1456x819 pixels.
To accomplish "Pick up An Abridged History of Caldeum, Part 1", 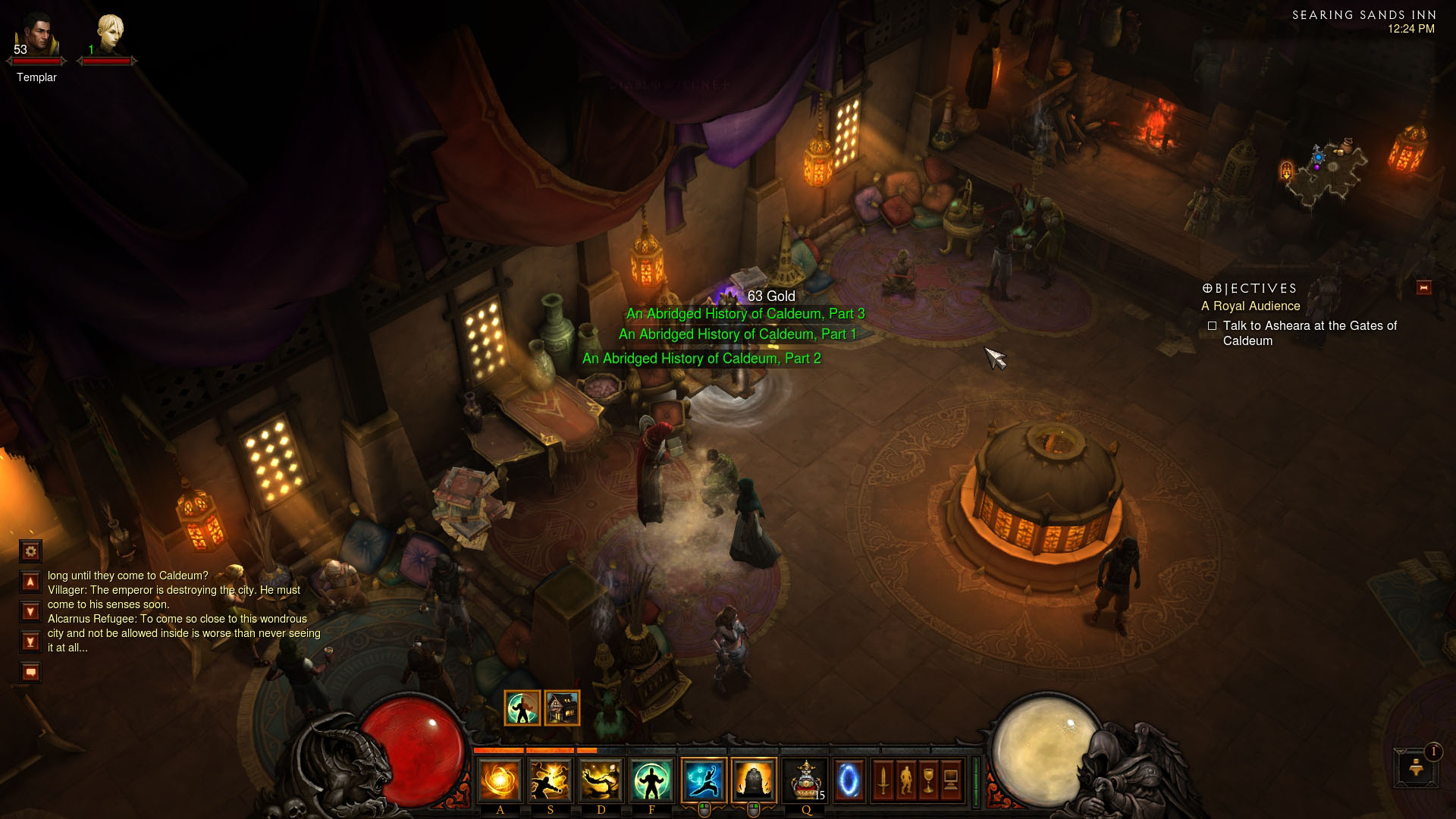I will pos(737,334).
